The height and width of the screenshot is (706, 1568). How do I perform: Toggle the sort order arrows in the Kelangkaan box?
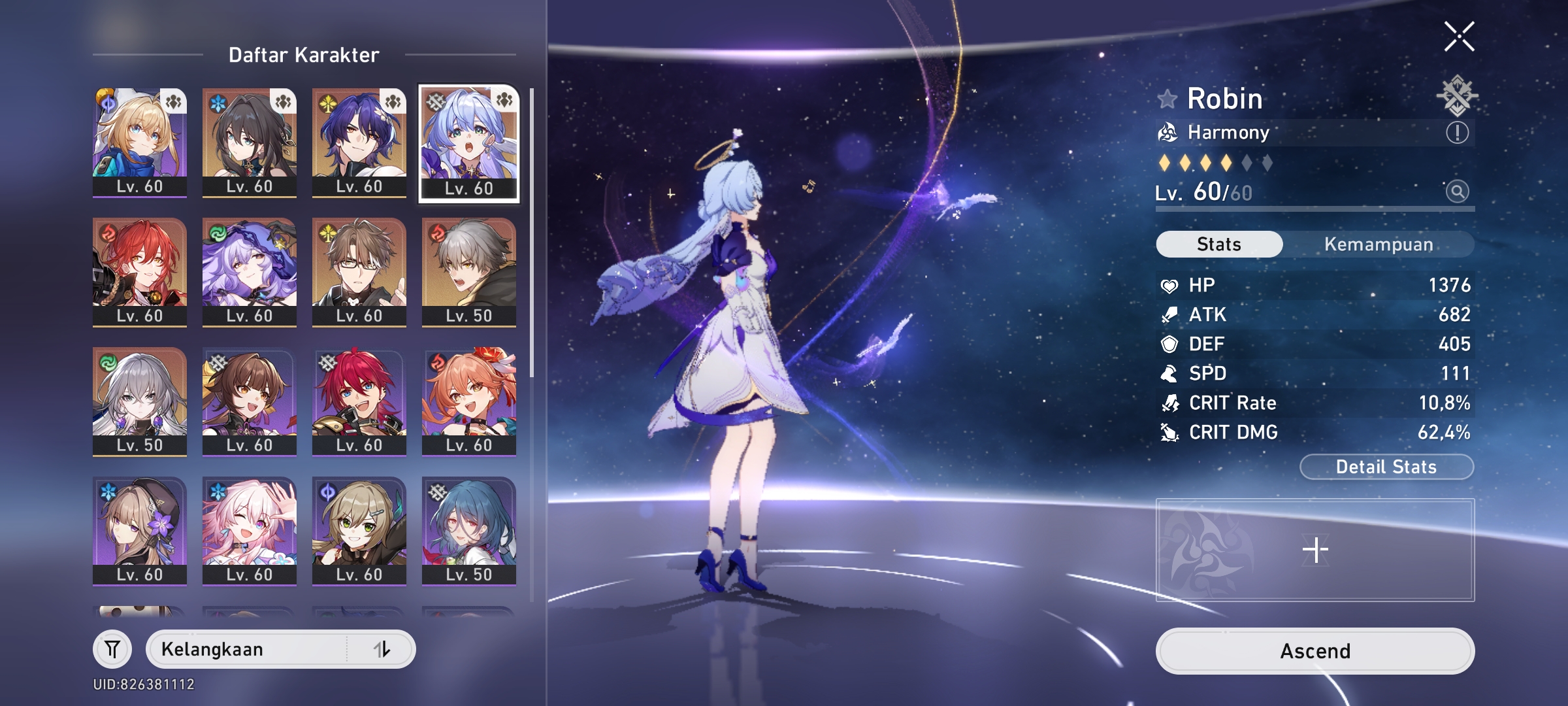[x=383, y=649]
